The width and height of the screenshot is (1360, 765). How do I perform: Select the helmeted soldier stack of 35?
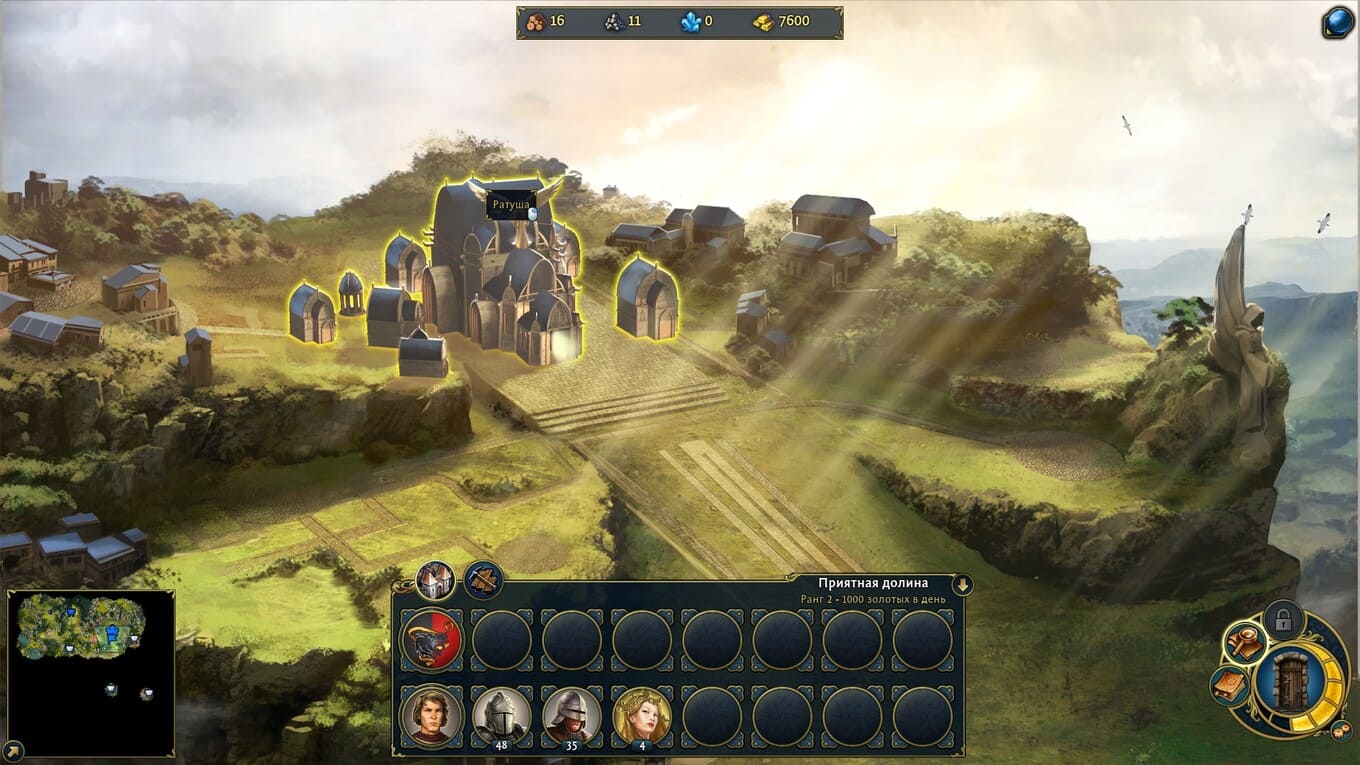pyautogui.click(x=572, y=716)
